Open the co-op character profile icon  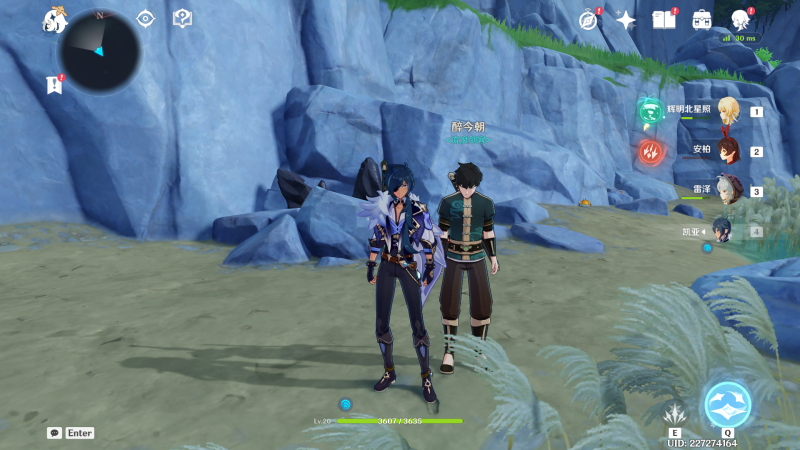pos(741,20)
